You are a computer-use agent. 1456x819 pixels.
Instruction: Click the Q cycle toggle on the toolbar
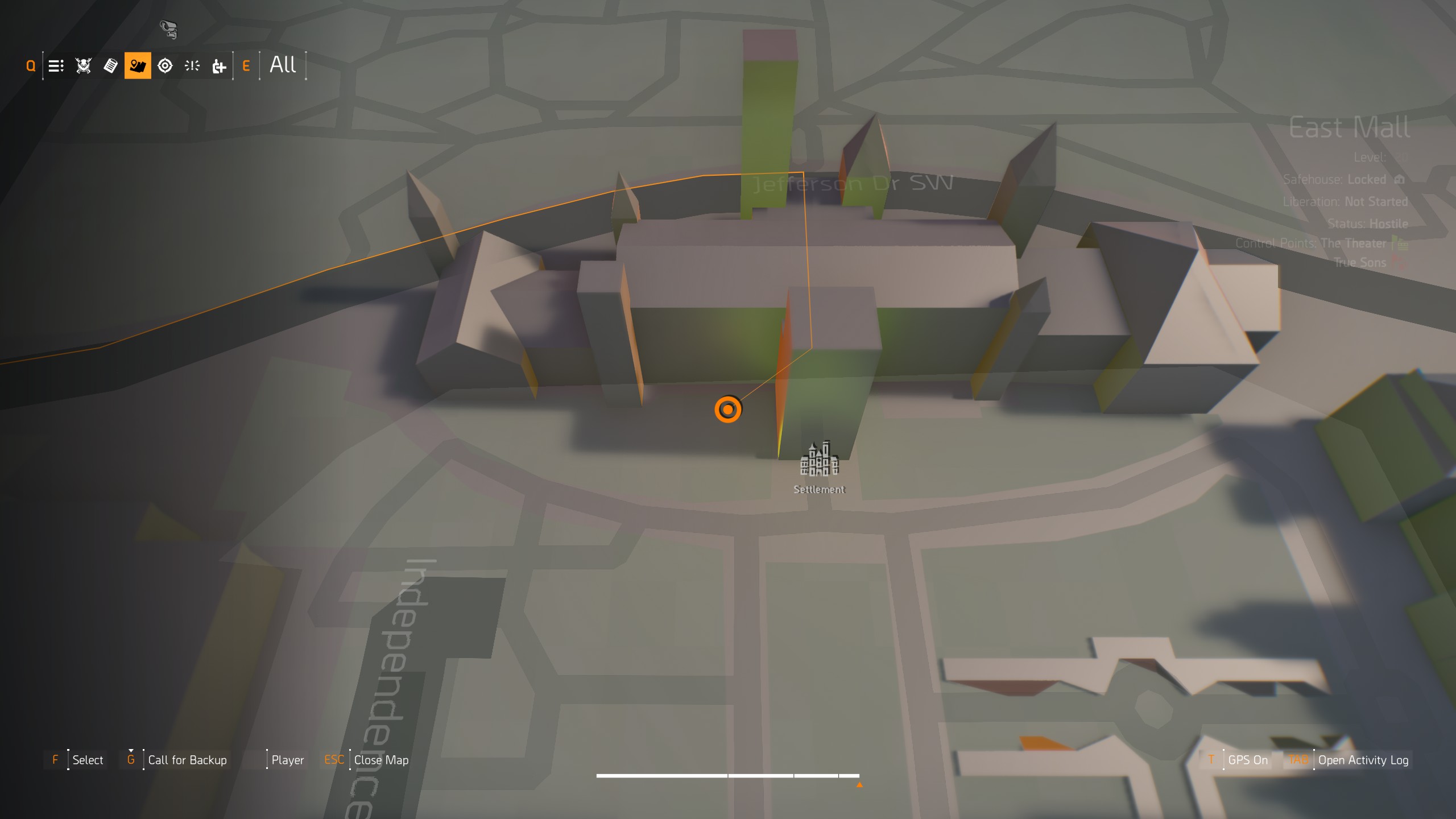tap(30, 65)
